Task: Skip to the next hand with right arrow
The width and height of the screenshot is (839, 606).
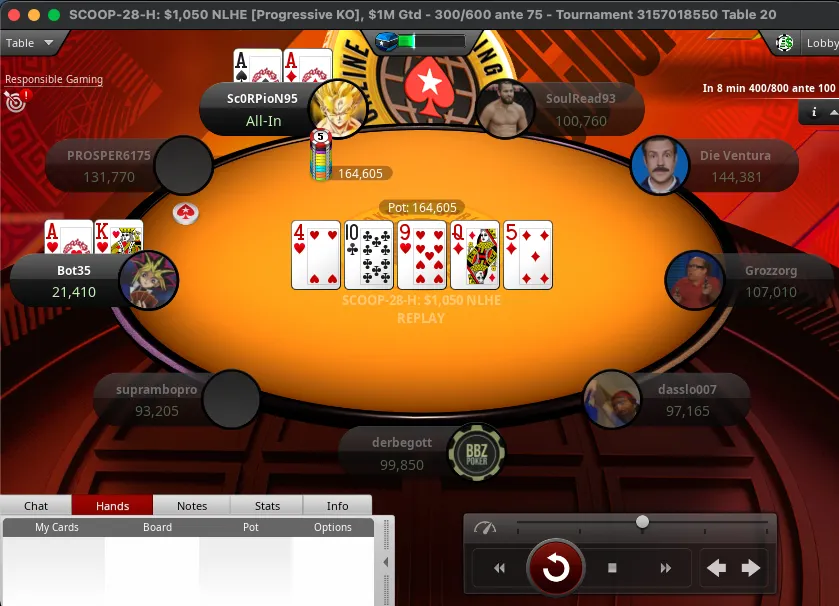Action: click(x=751, y=568)
